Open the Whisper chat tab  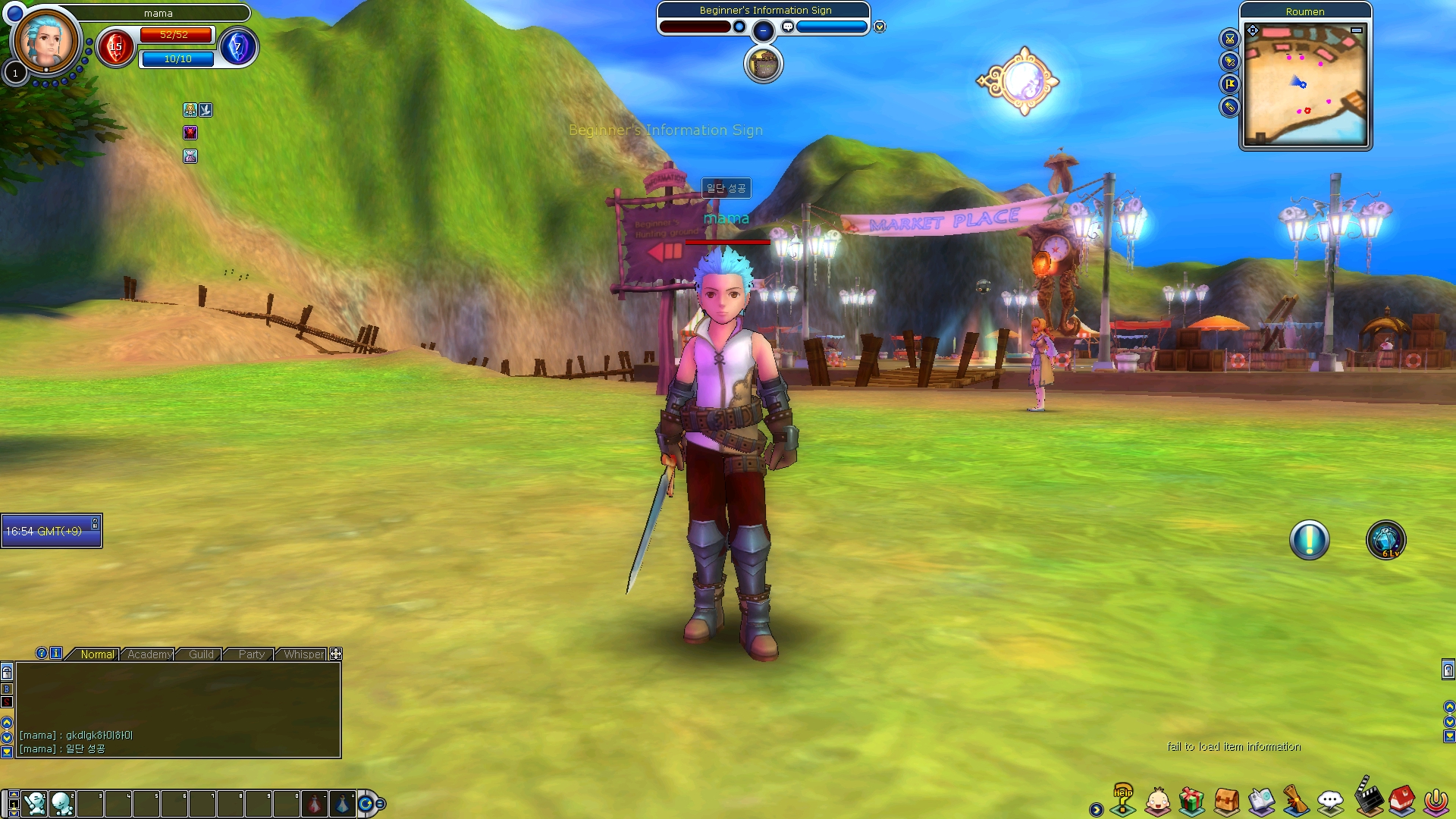(303, 654)
